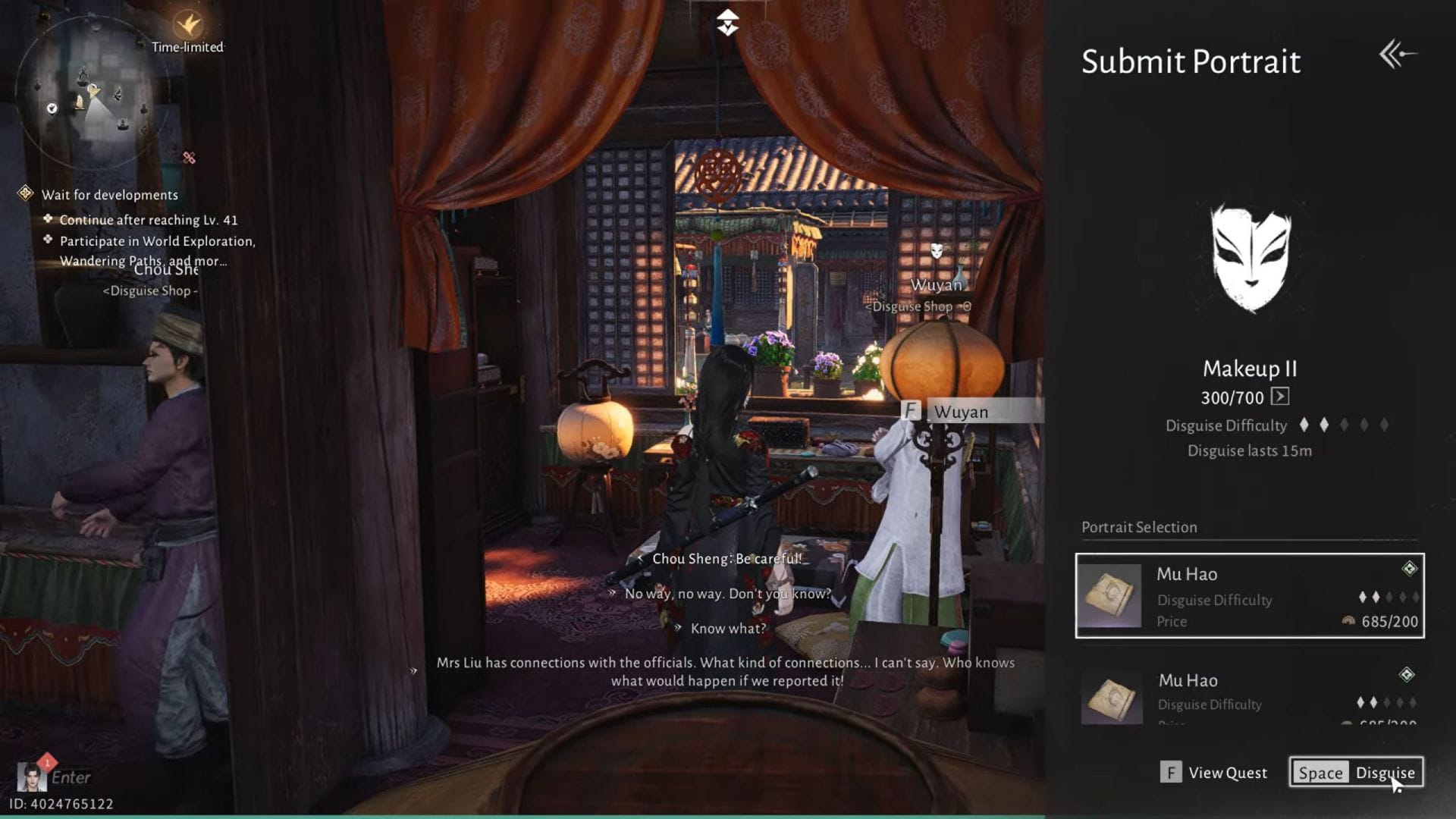Image resolution: width=1456 pixels, height=819 pixels.
Task: Click the Time-limited bird icon above the minimap
Action: [x=187, y=24]
